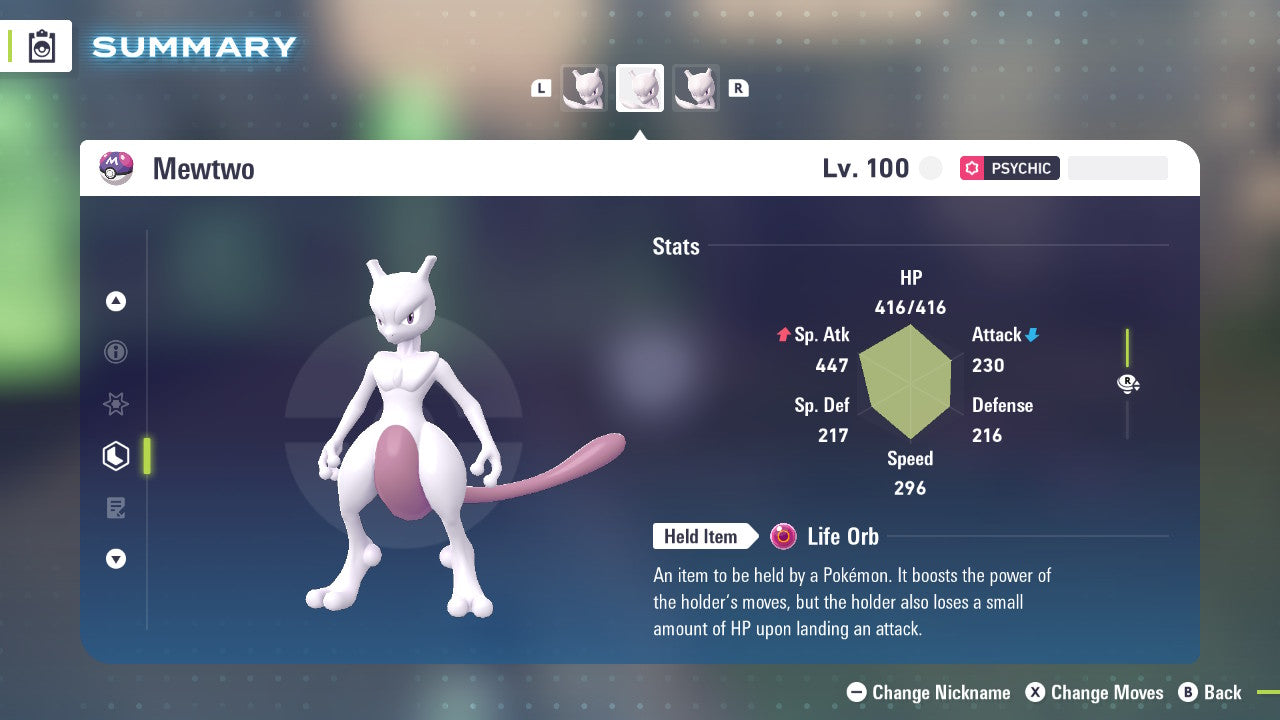Switch to the SUMMARY header tab
Image resolution: width=1280 pixels, height=720 pixels.
pos(193,45)
